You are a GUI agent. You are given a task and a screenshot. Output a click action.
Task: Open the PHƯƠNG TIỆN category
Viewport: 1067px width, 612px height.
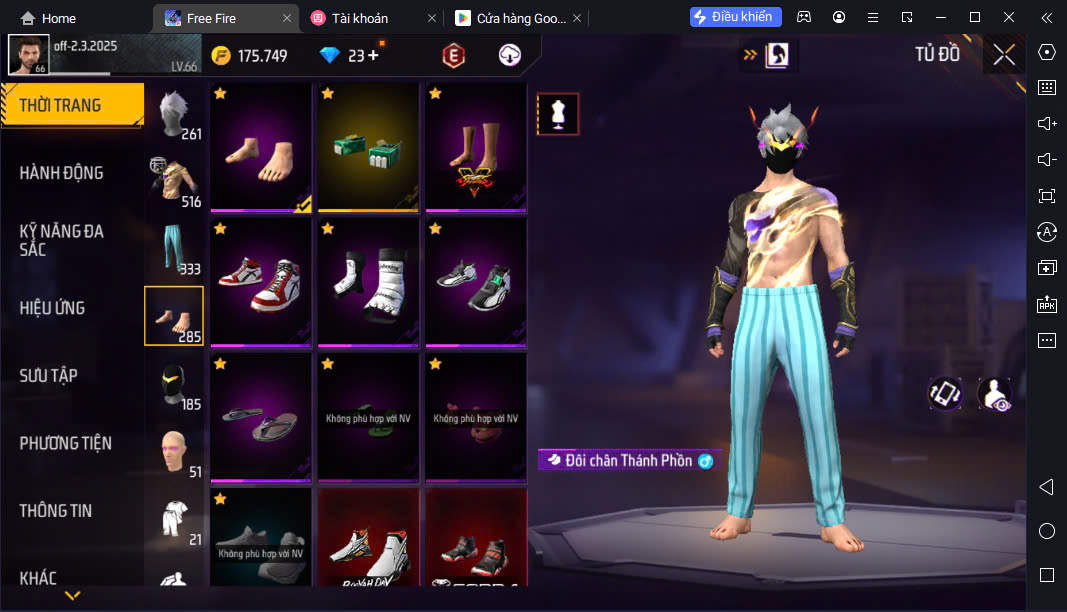click(x=66, y=443)
